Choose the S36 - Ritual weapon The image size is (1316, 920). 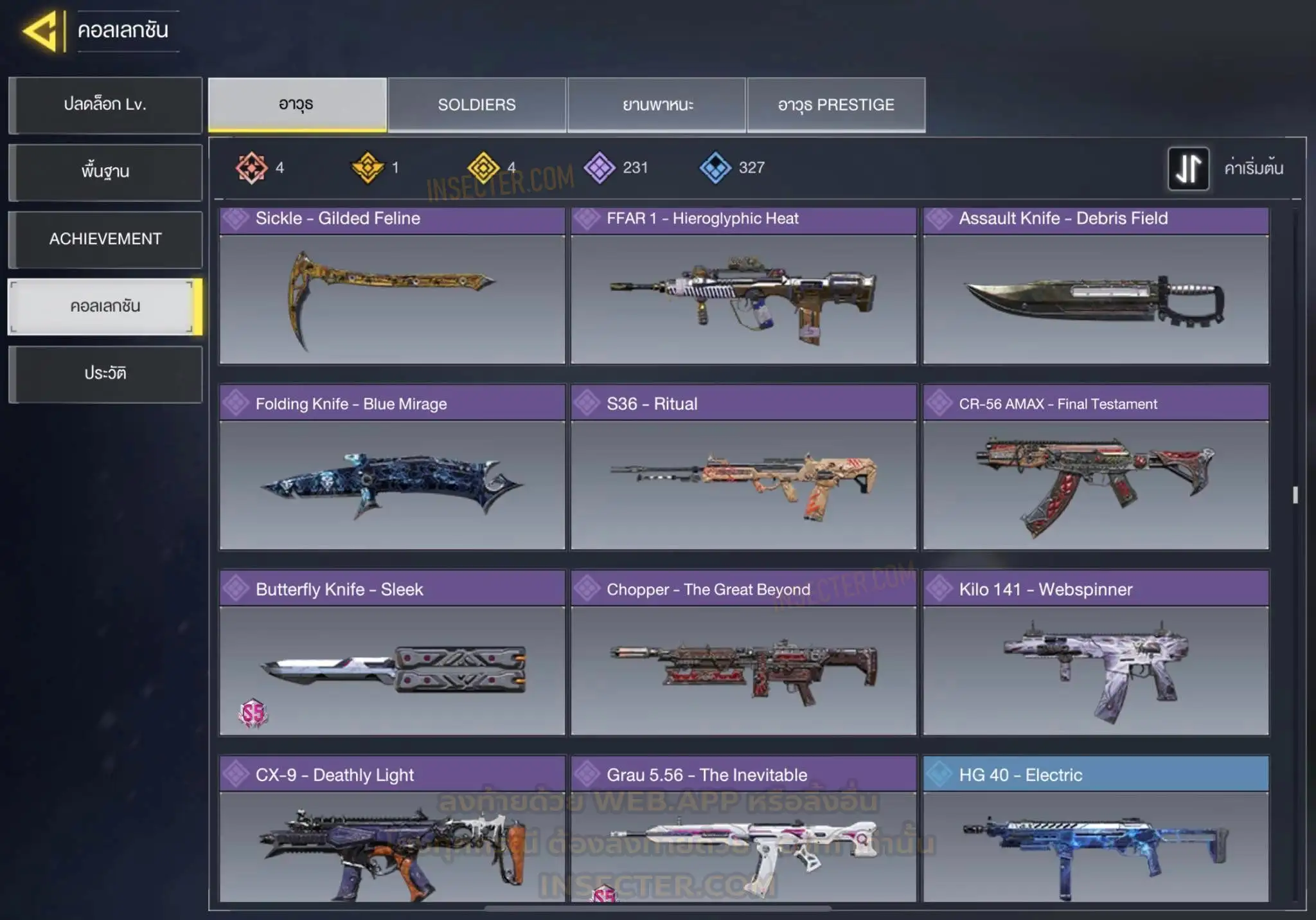pyautogui.click(x=743, y=467)
